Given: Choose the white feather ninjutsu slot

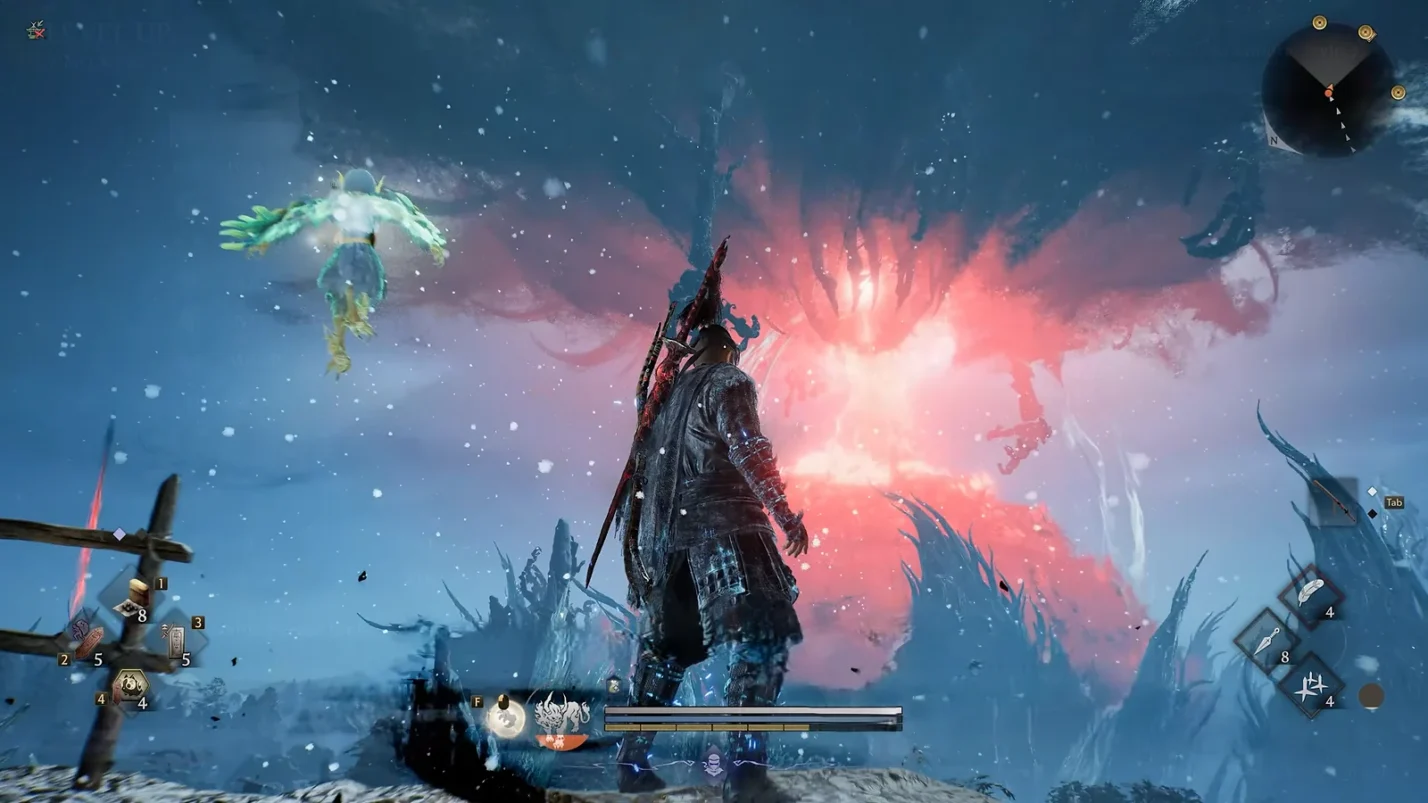Looking at the screenshot, I should tap(1310, 595).
